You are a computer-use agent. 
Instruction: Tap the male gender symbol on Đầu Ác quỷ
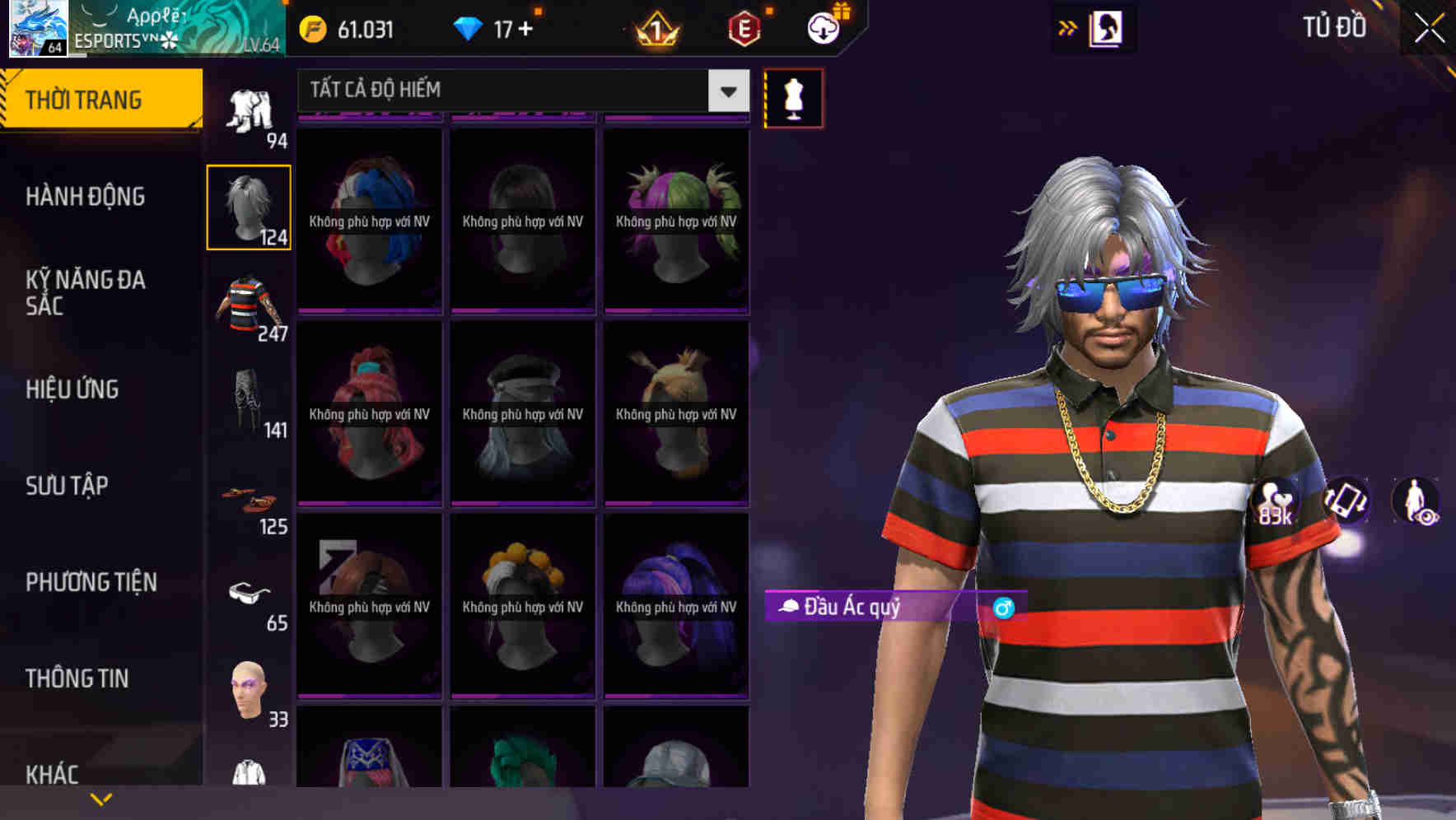(x=1003, y=608)
